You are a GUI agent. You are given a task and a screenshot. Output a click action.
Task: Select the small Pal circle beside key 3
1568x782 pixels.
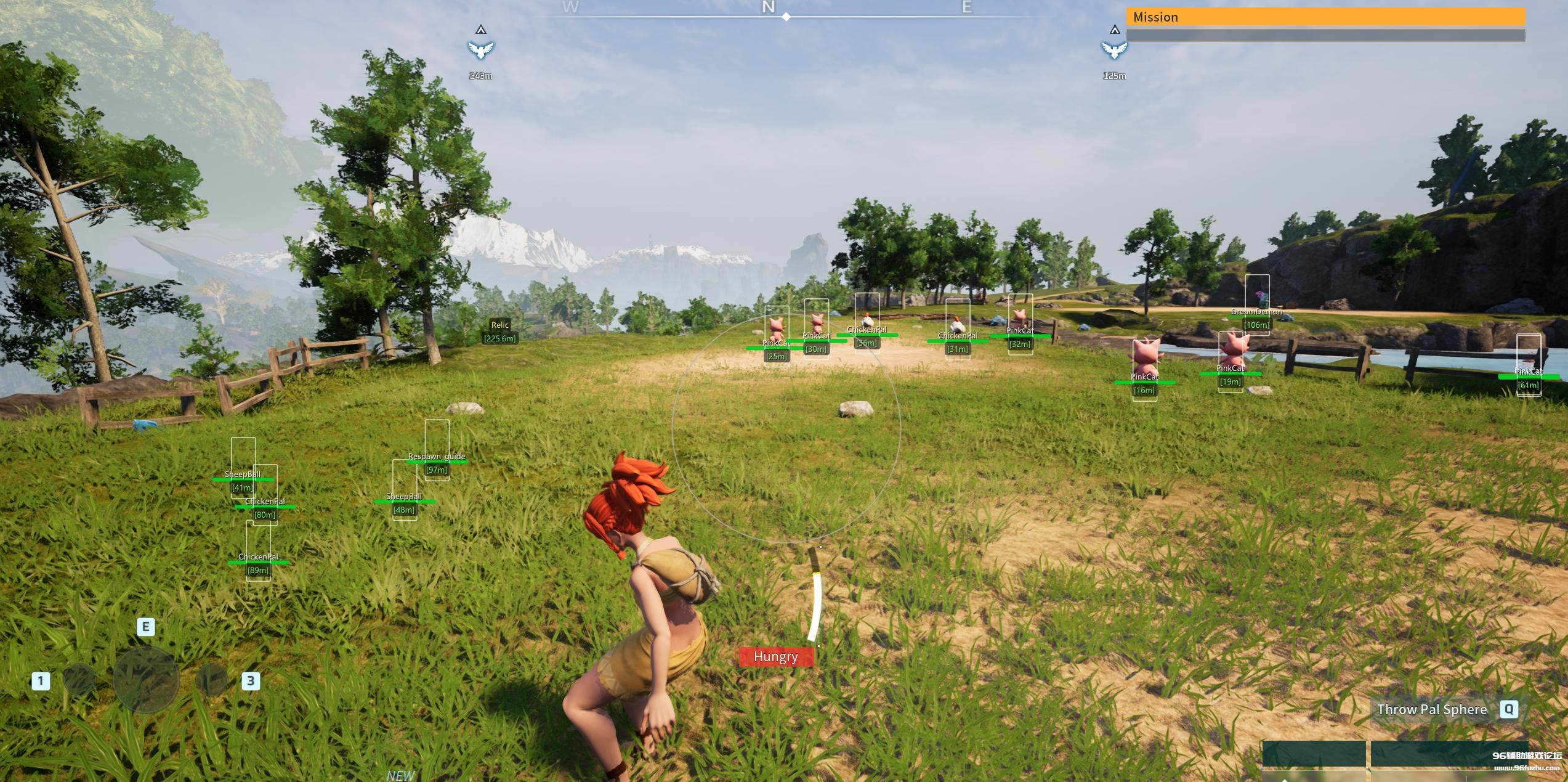[211, 680]
